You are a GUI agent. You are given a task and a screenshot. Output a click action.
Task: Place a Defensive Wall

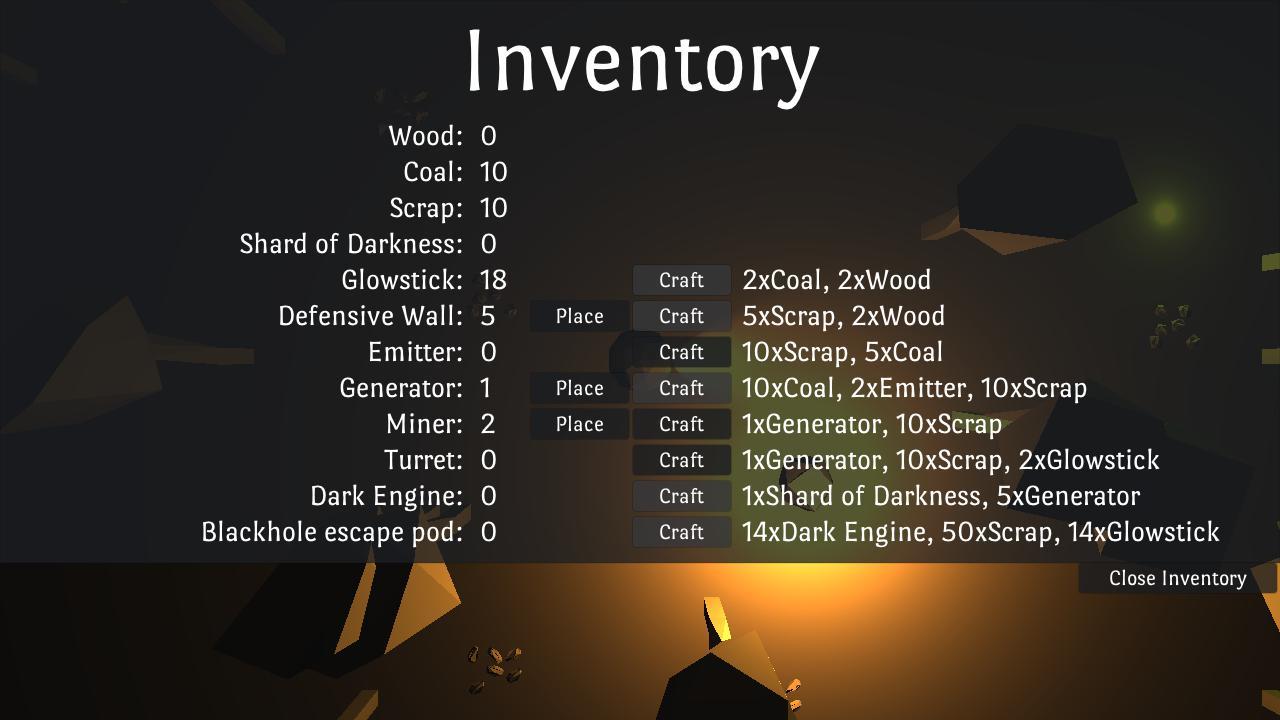click(579, 316)
